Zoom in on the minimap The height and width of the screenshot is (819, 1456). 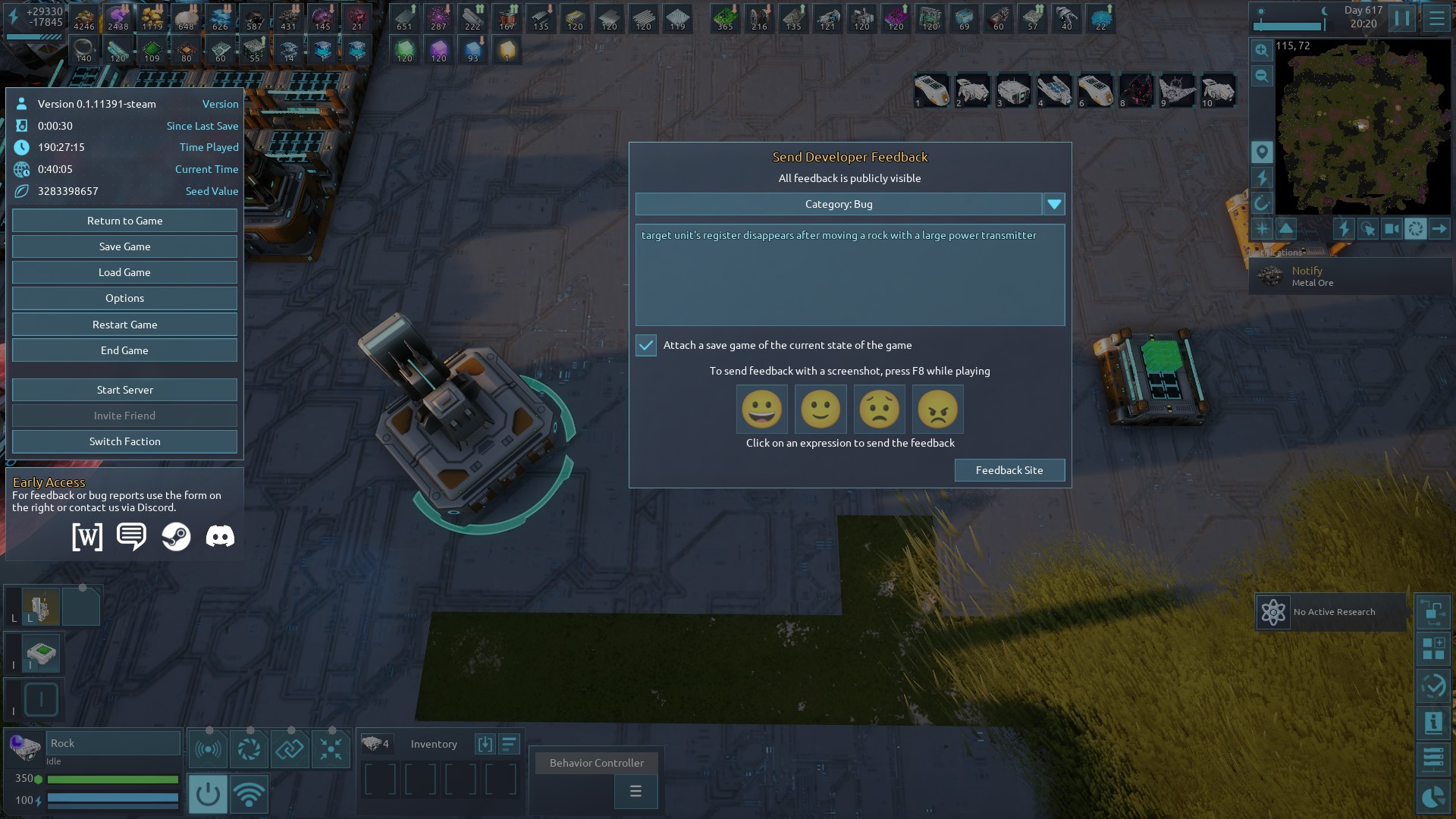[x=1261, y=50]
